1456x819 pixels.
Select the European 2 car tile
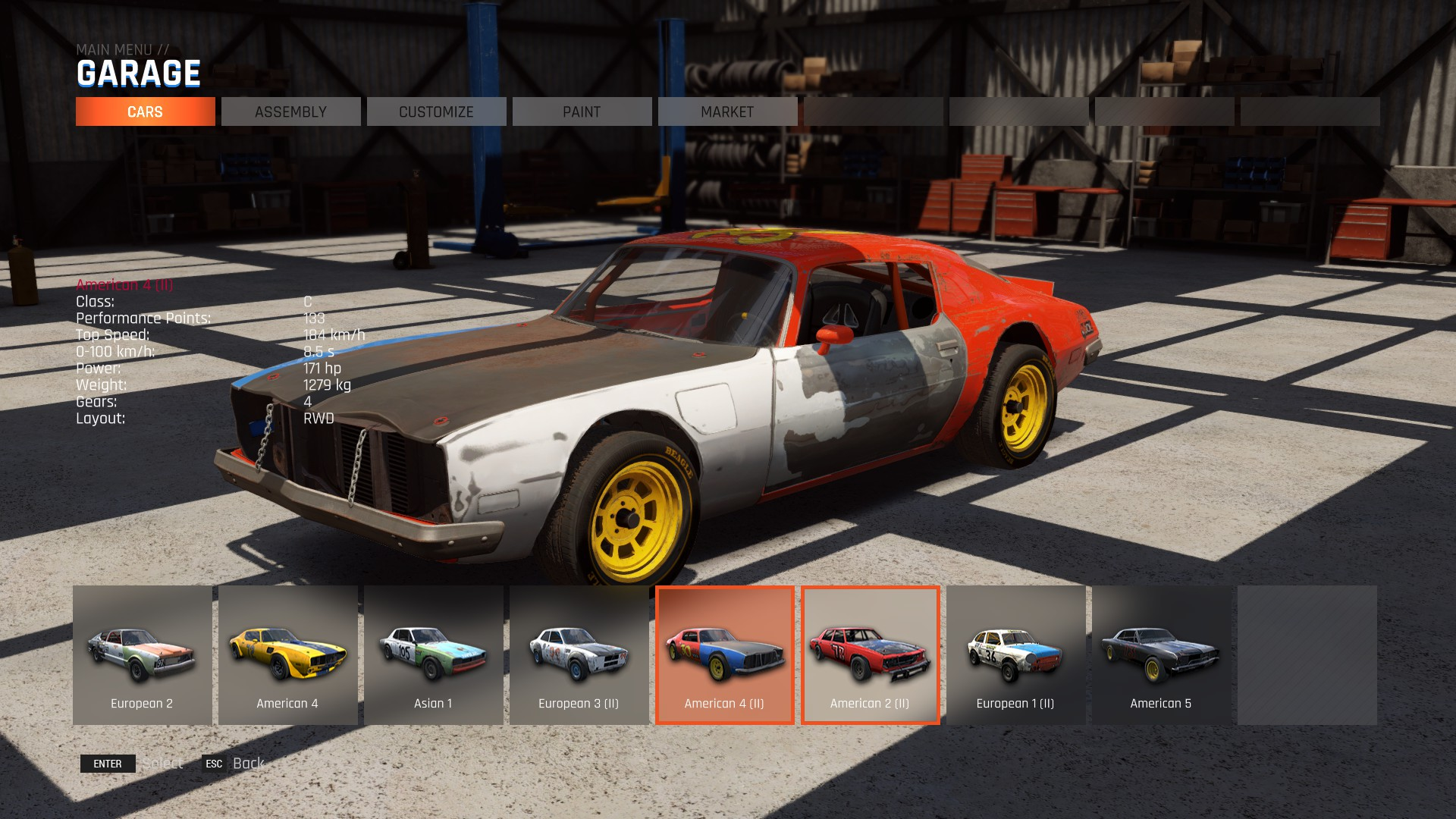(142, 654)
